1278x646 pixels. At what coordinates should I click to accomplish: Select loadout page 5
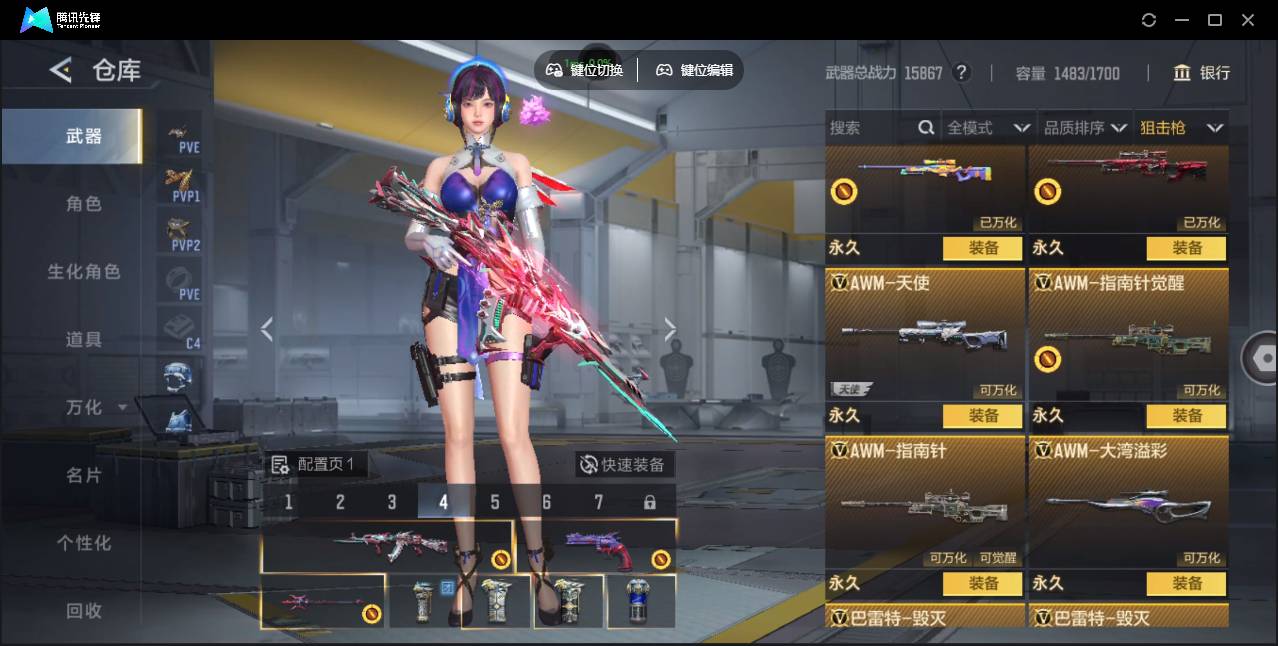[x=495, y=502]
